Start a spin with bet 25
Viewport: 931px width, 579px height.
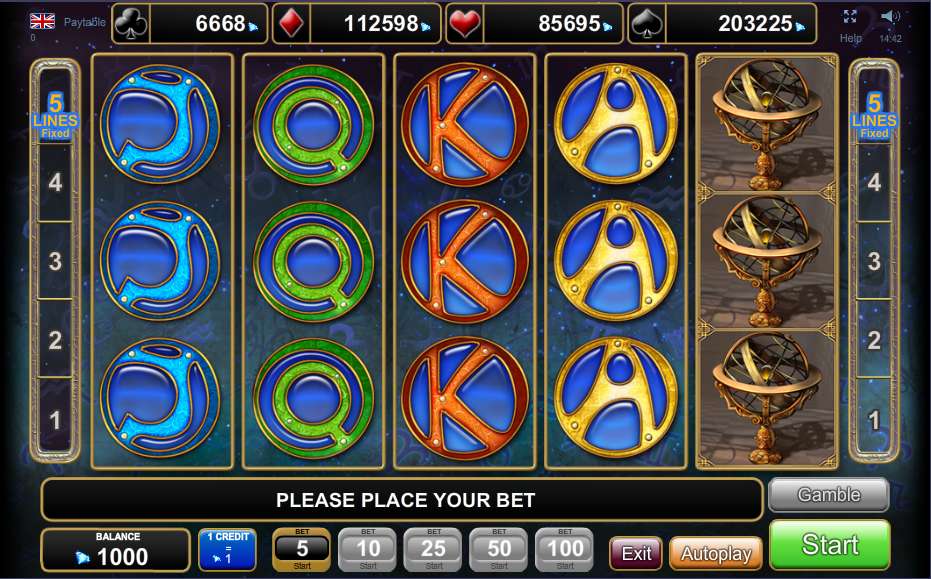coord(433,549)
